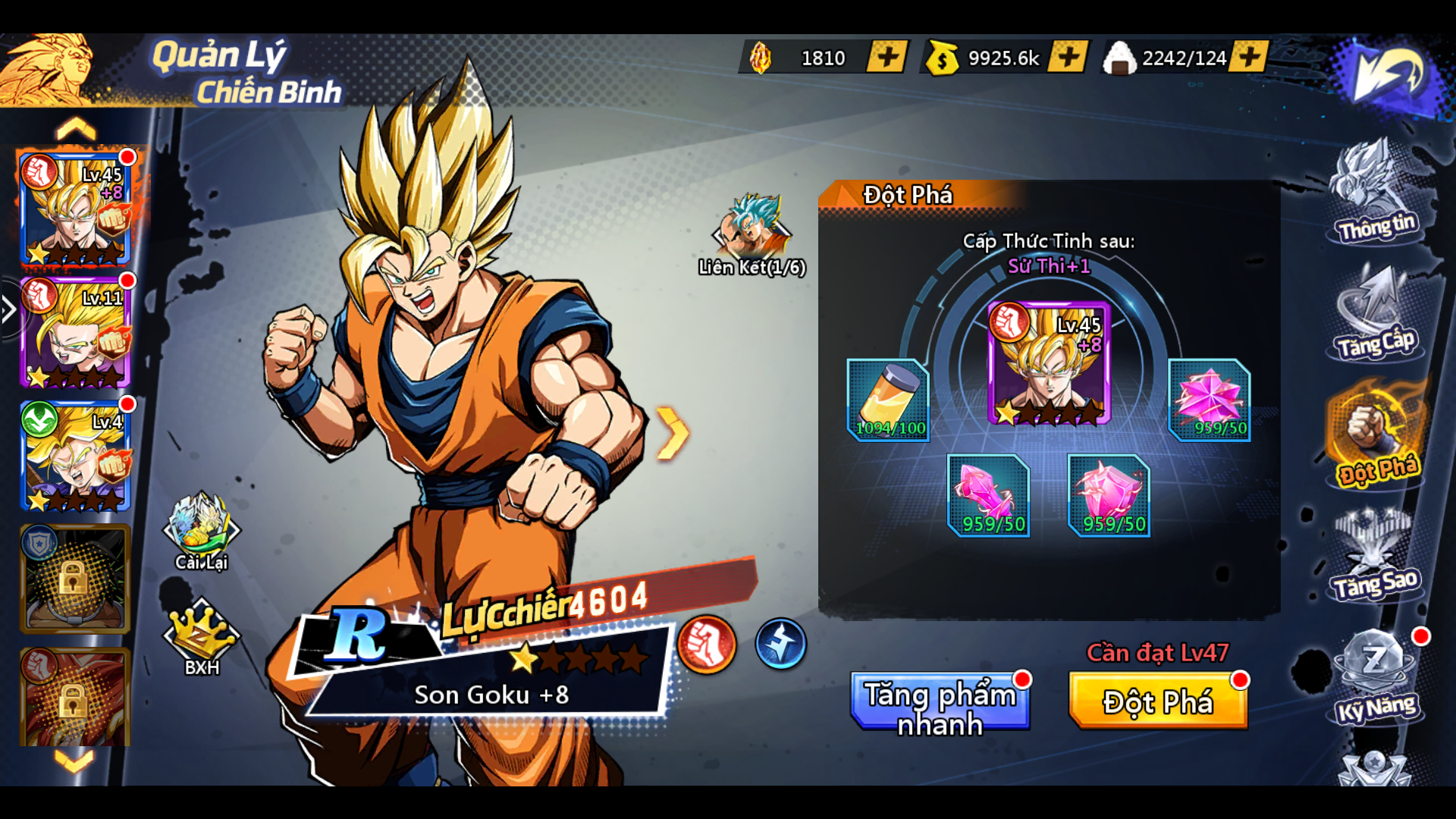This screenshot has width=1456, height=819.
Task: Tap the Tăng phẩm nhanh button
Action: point(940,701)
